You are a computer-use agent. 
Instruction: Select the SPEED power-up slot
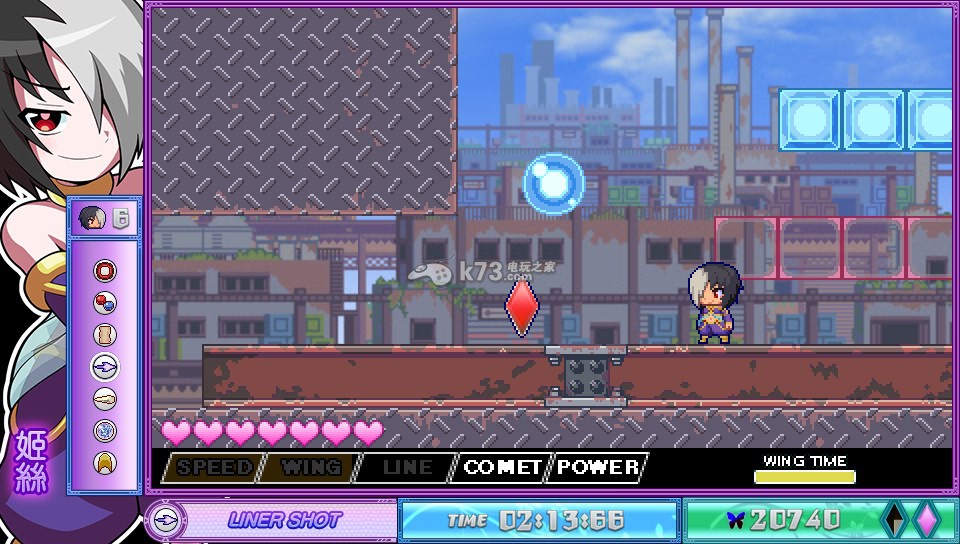click(214, 467)
